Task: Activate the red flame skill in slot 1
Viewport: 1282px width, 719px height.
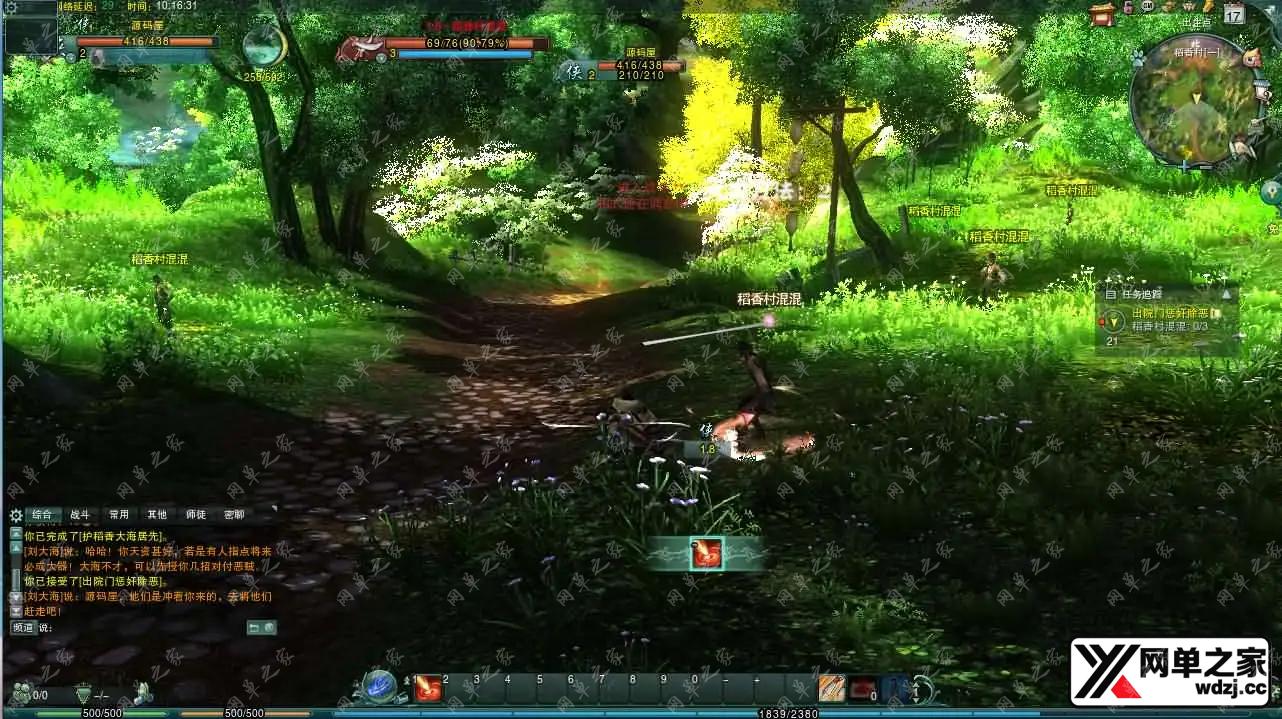Action: 428,688
